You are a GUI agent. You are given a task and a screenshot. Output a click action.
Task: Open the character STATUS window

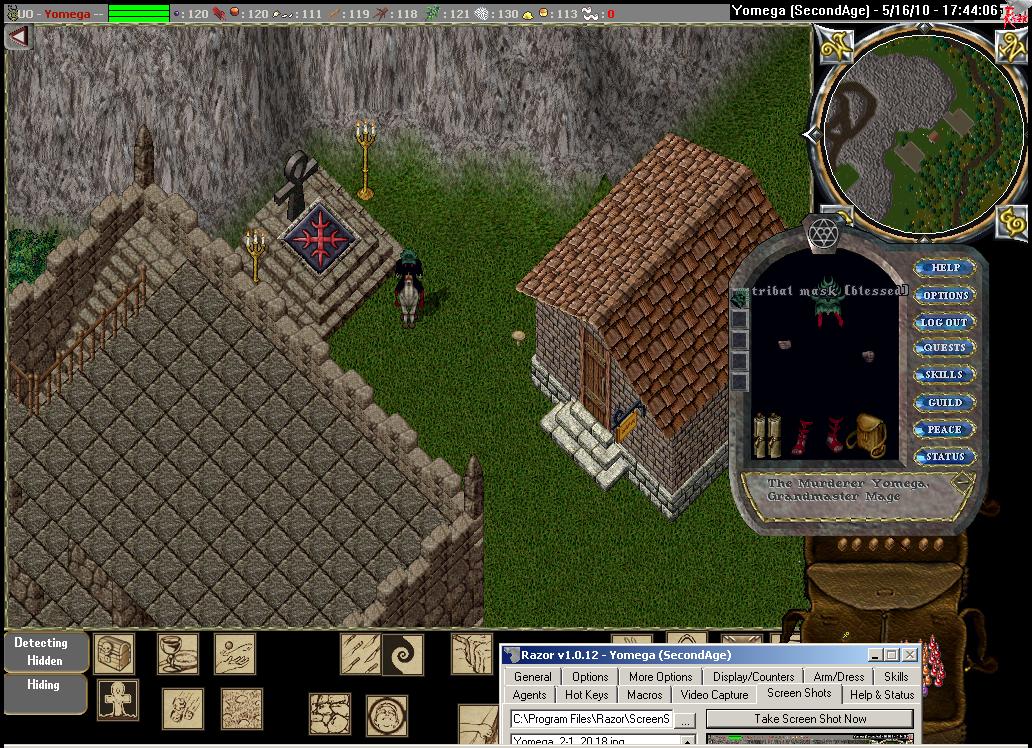(x=944, y=456)
